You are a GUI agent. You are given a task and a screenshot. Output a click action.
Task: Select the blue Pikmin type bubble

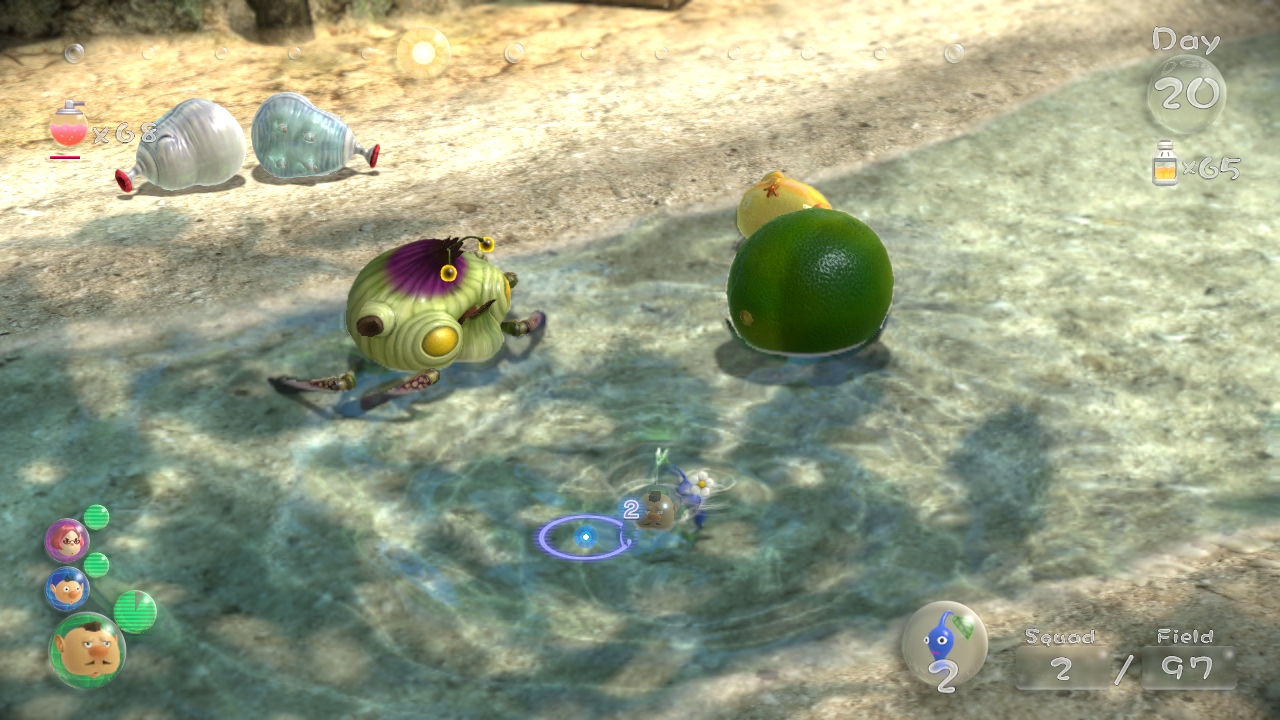click(x=944, y=642)
